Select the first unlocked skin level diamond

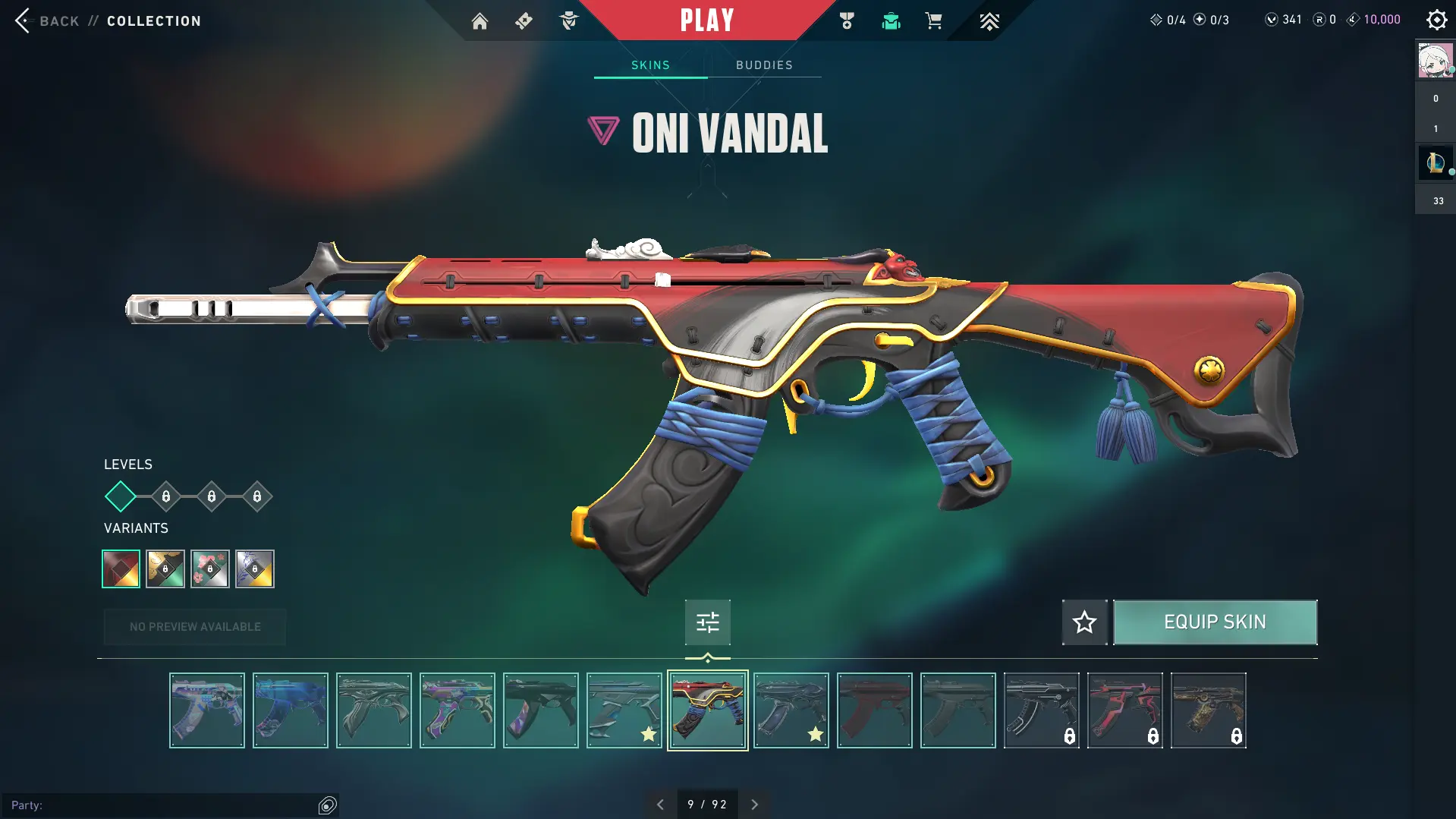(x=121, y=496)
